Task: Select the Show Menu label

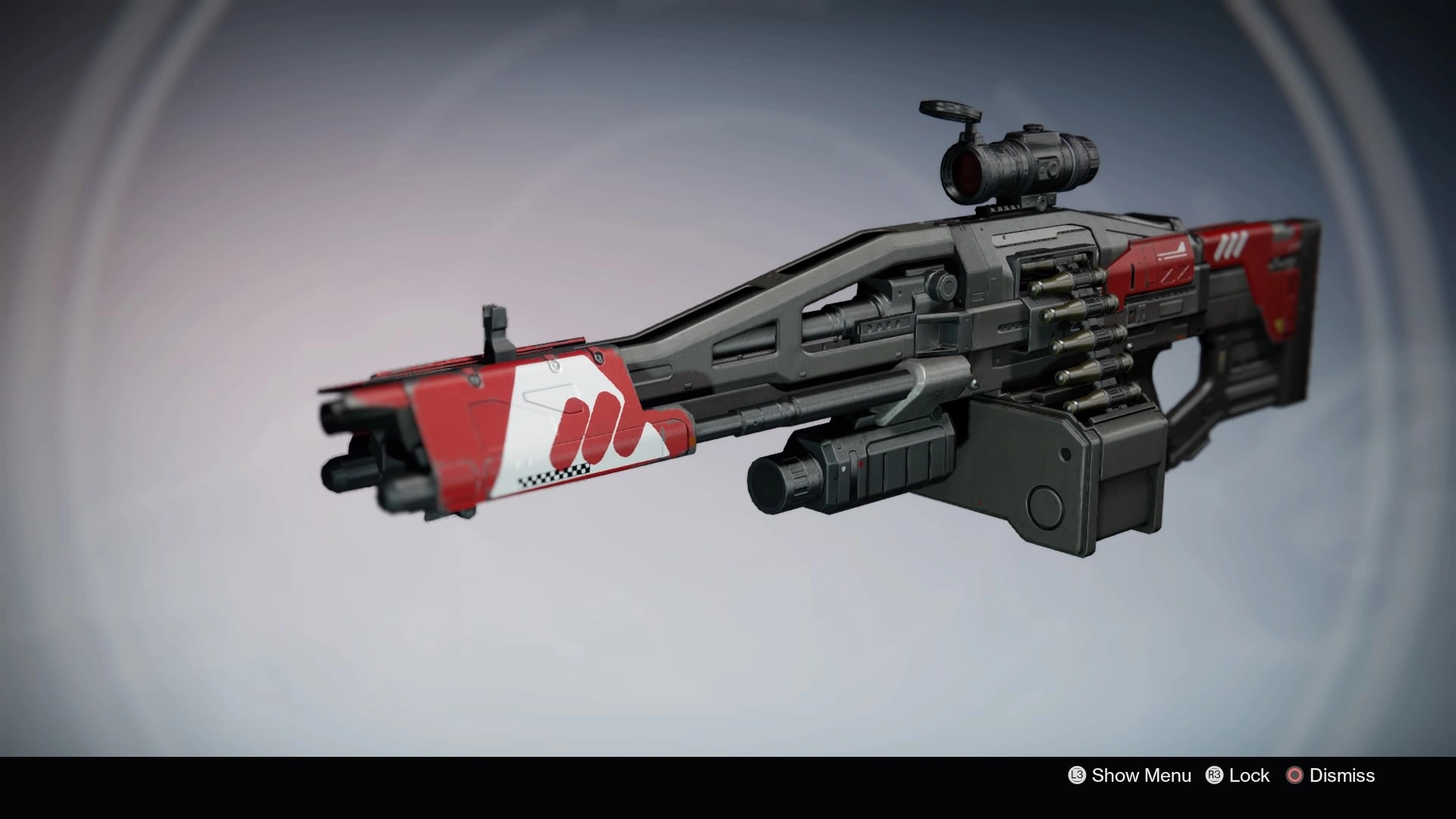Action: pyautogui.click(x=1141, y=776)
